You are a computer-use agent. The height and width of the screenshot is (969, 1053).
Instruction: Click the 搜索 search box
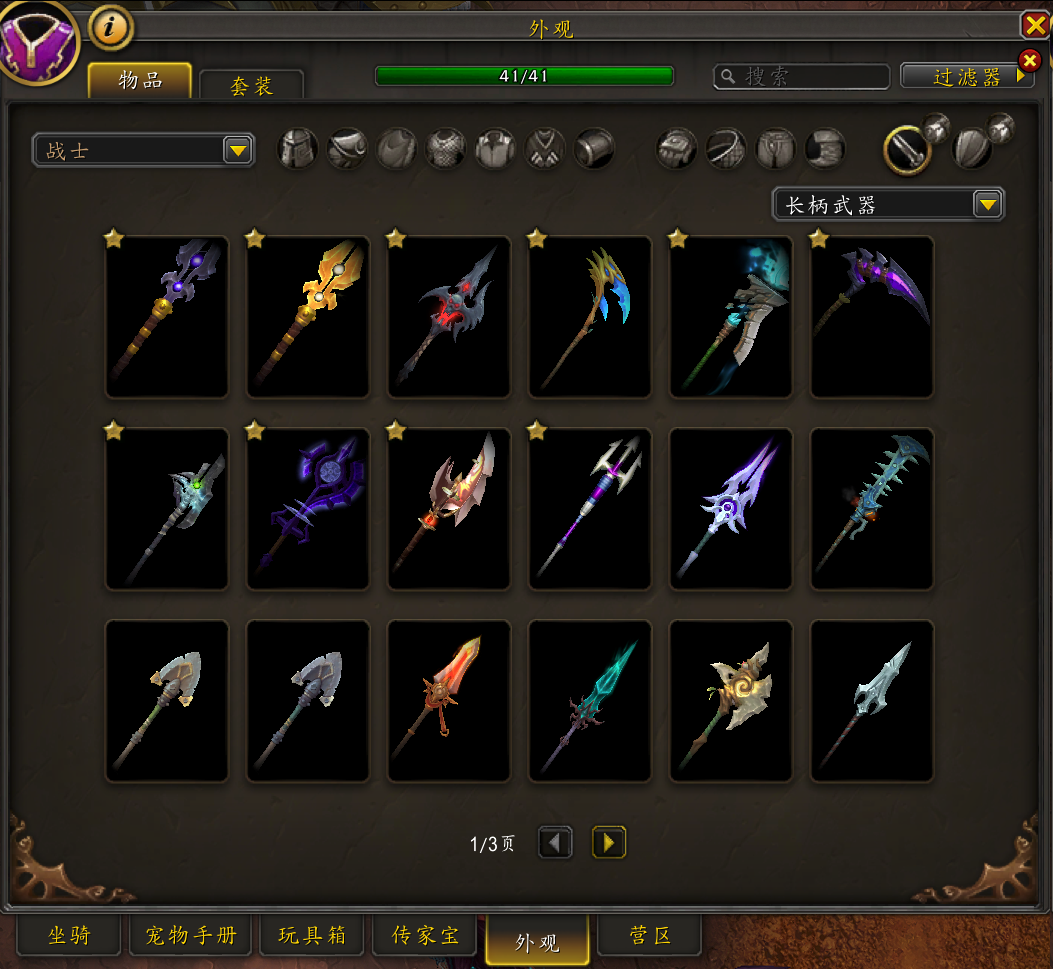click(x=802, y=77)
